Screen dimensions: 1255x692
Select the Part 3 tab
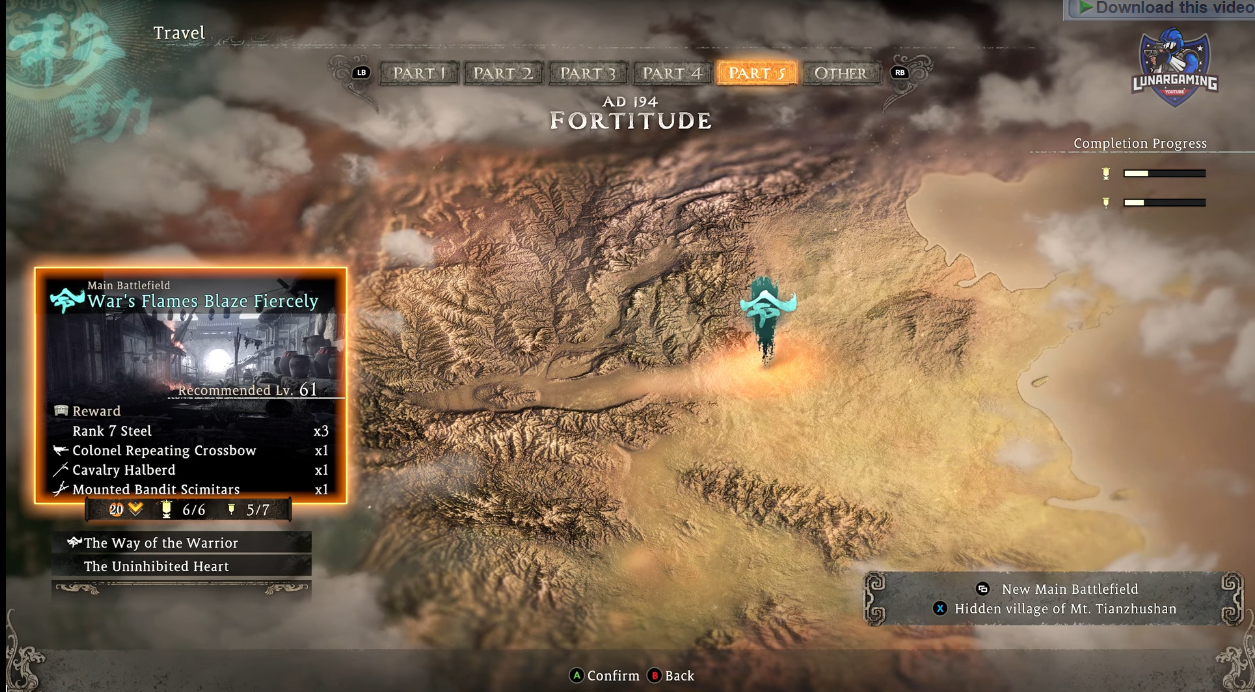588,73
